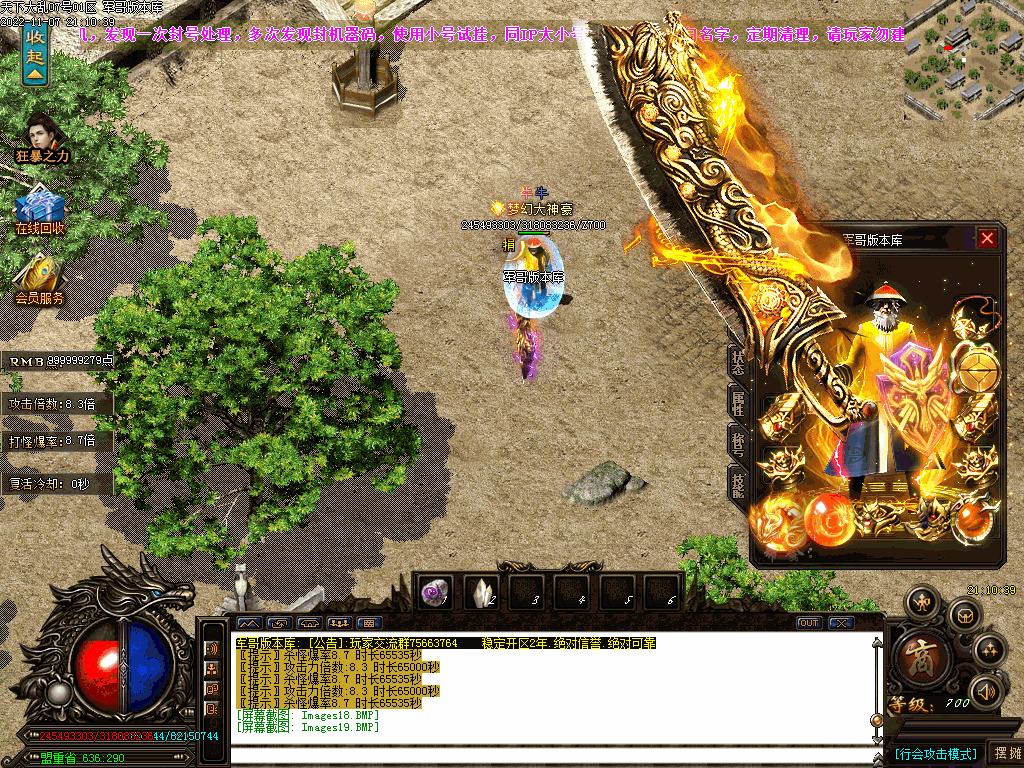This screenshot has width=1024, height=768.
Task: Switch to the 状态 tab
Action: (x=738, y=363)
